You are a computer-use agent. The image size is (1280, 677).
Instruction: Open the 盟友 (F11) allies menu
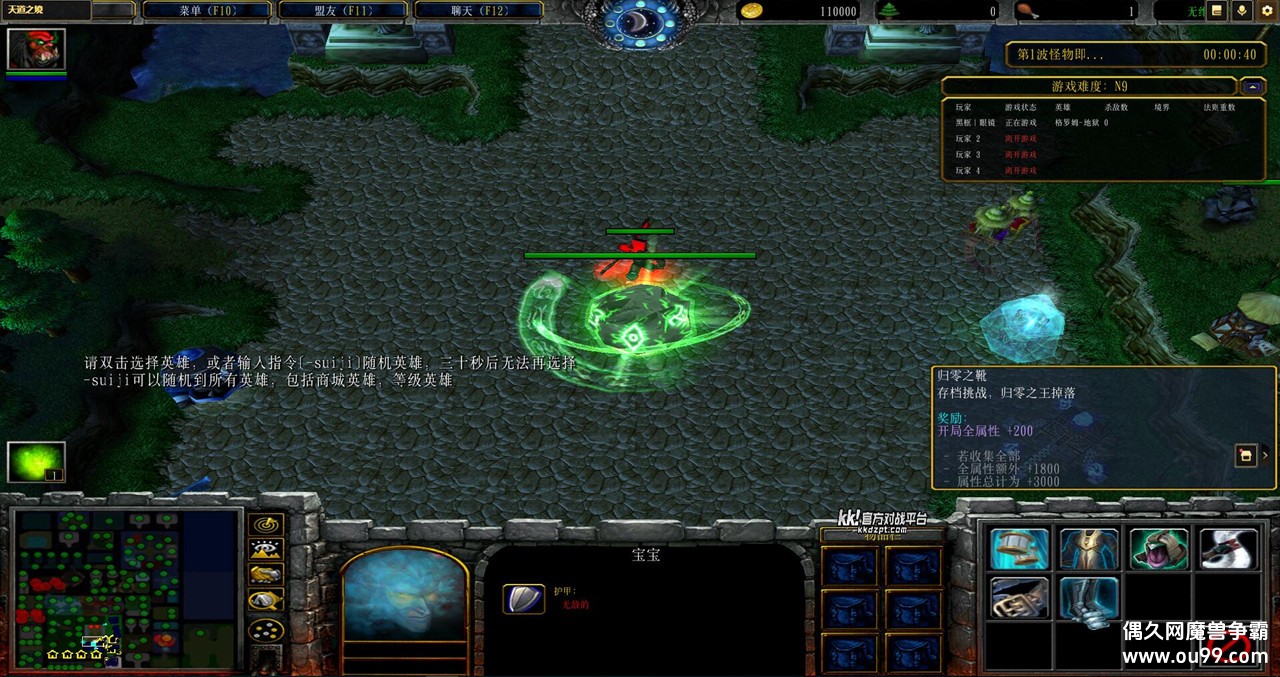[342, 11]
